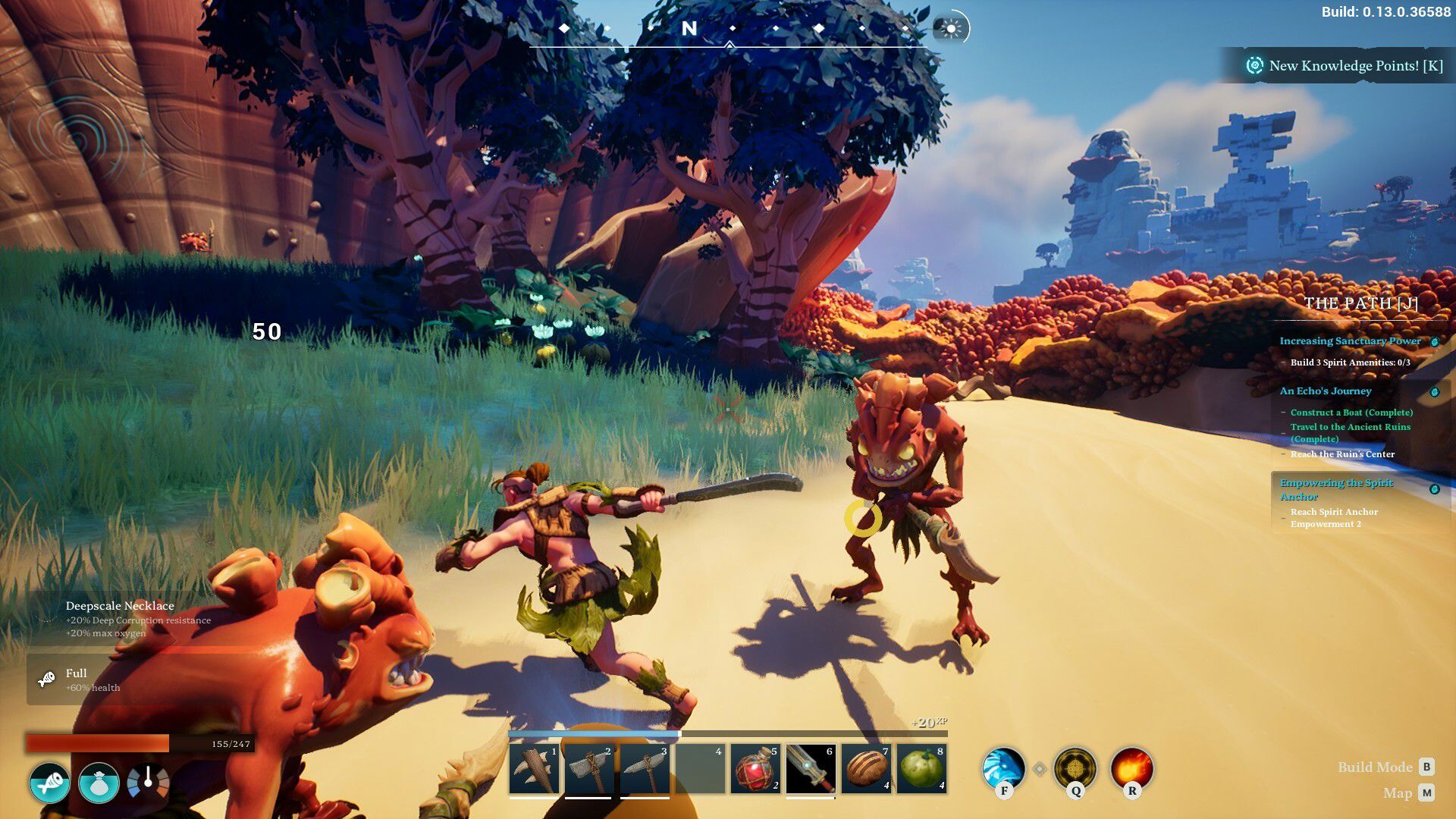Select the spiked club in hotbar slot 1
The width and height of the screenshot is (1456, 819).
tap(535, 769)
